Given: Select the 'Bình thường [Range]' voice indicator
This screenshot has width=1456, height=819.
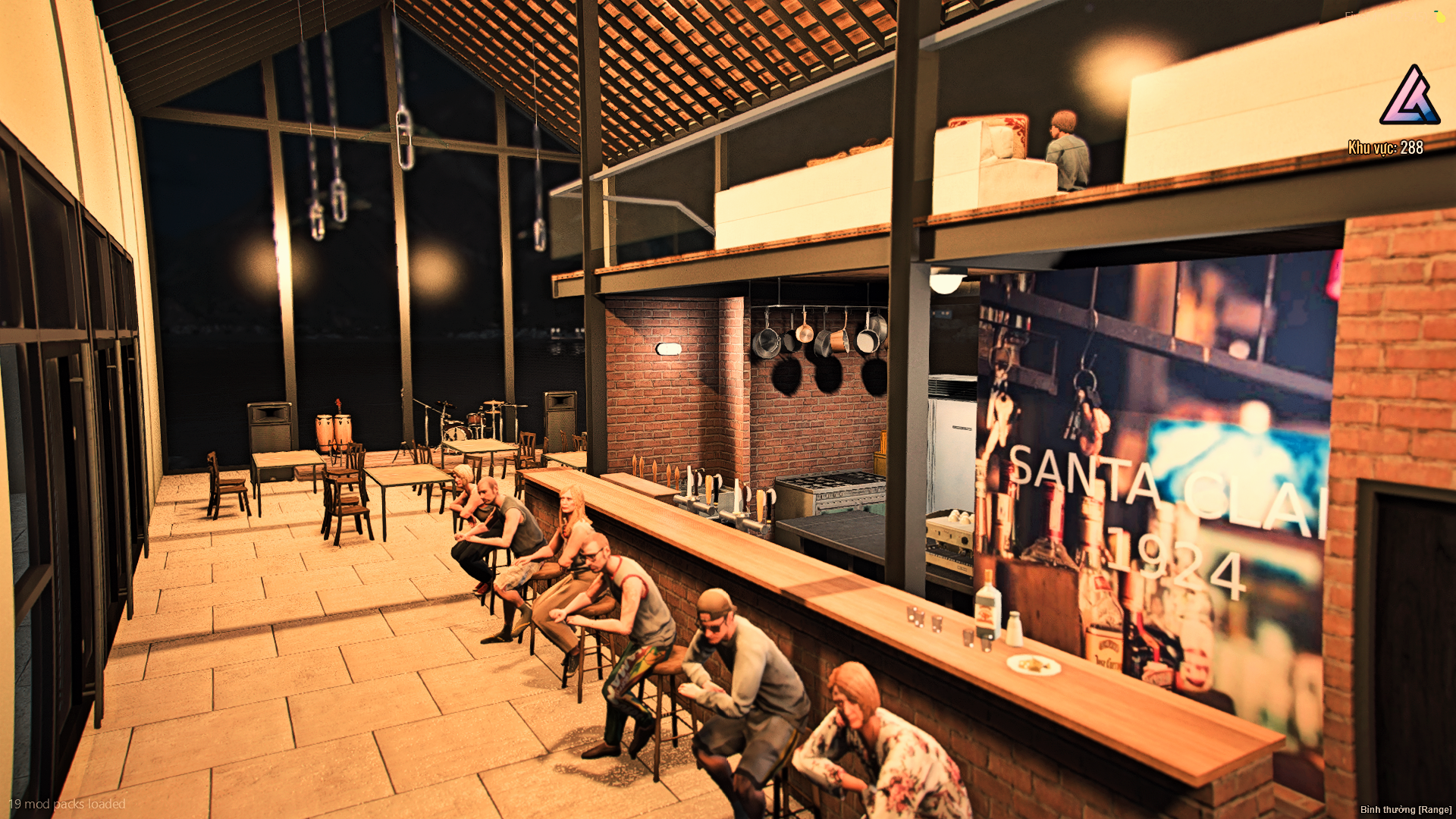Looking at the screenshot, I should pos(1405,810).
